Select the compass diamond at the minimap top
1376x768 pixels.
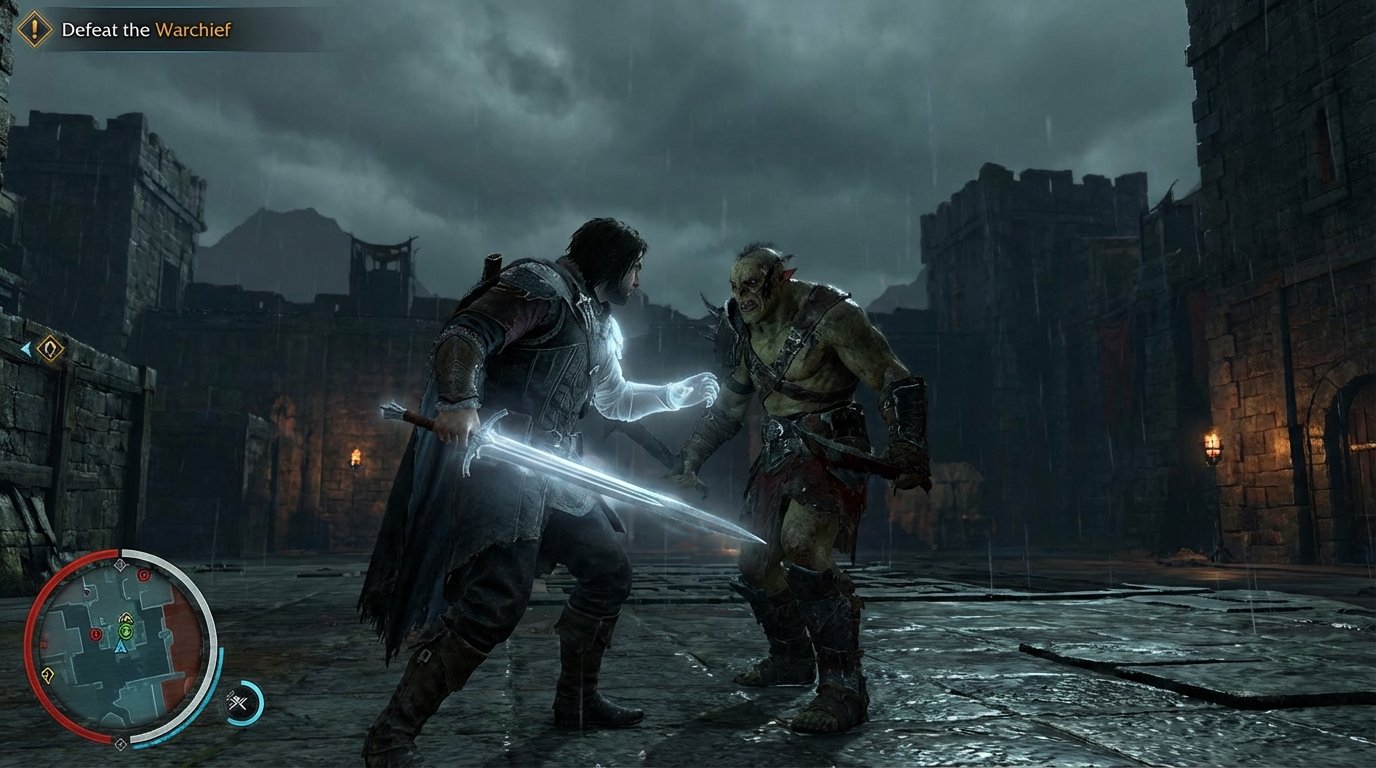pyautogui.click(x=120, y=563)
